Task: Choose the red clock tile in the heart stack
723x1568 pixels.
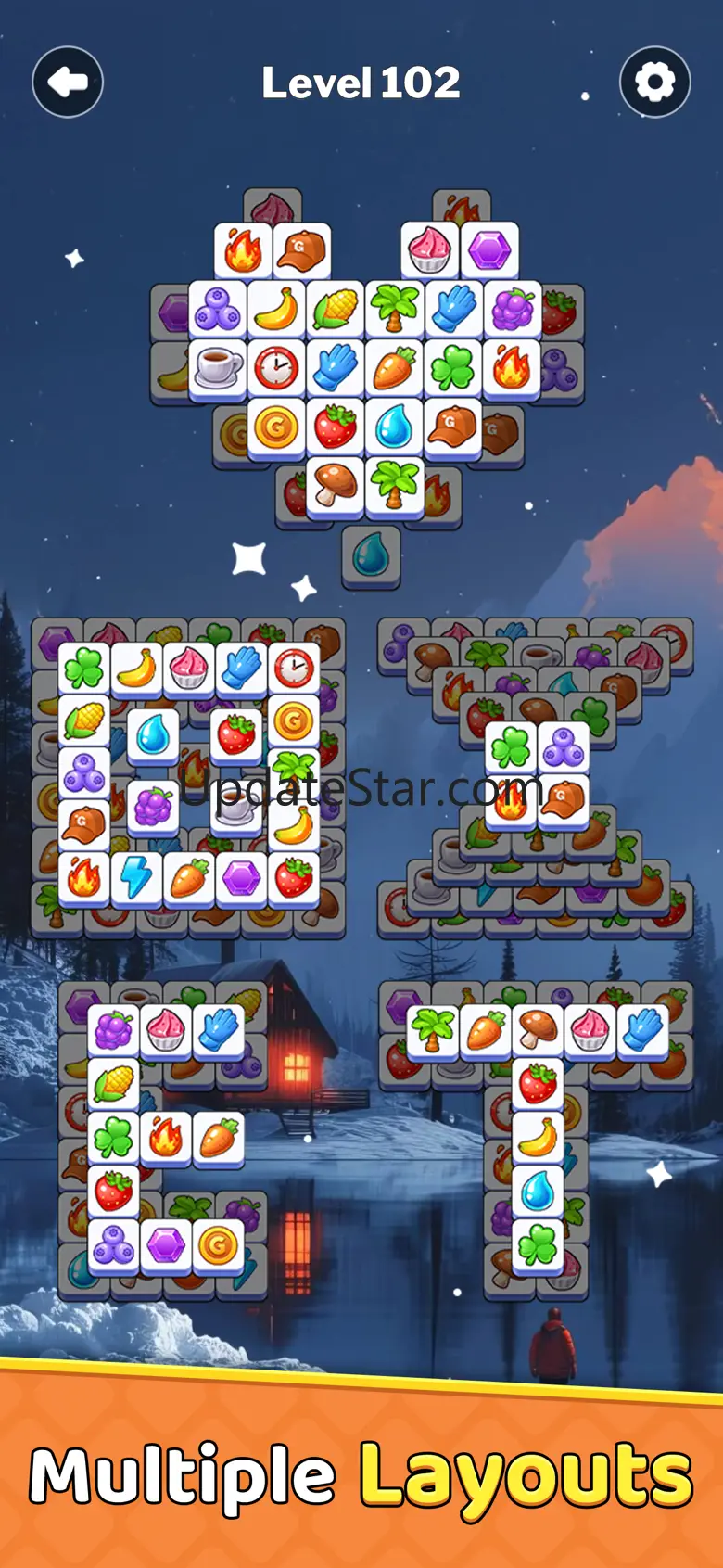Action: (276, 367)
